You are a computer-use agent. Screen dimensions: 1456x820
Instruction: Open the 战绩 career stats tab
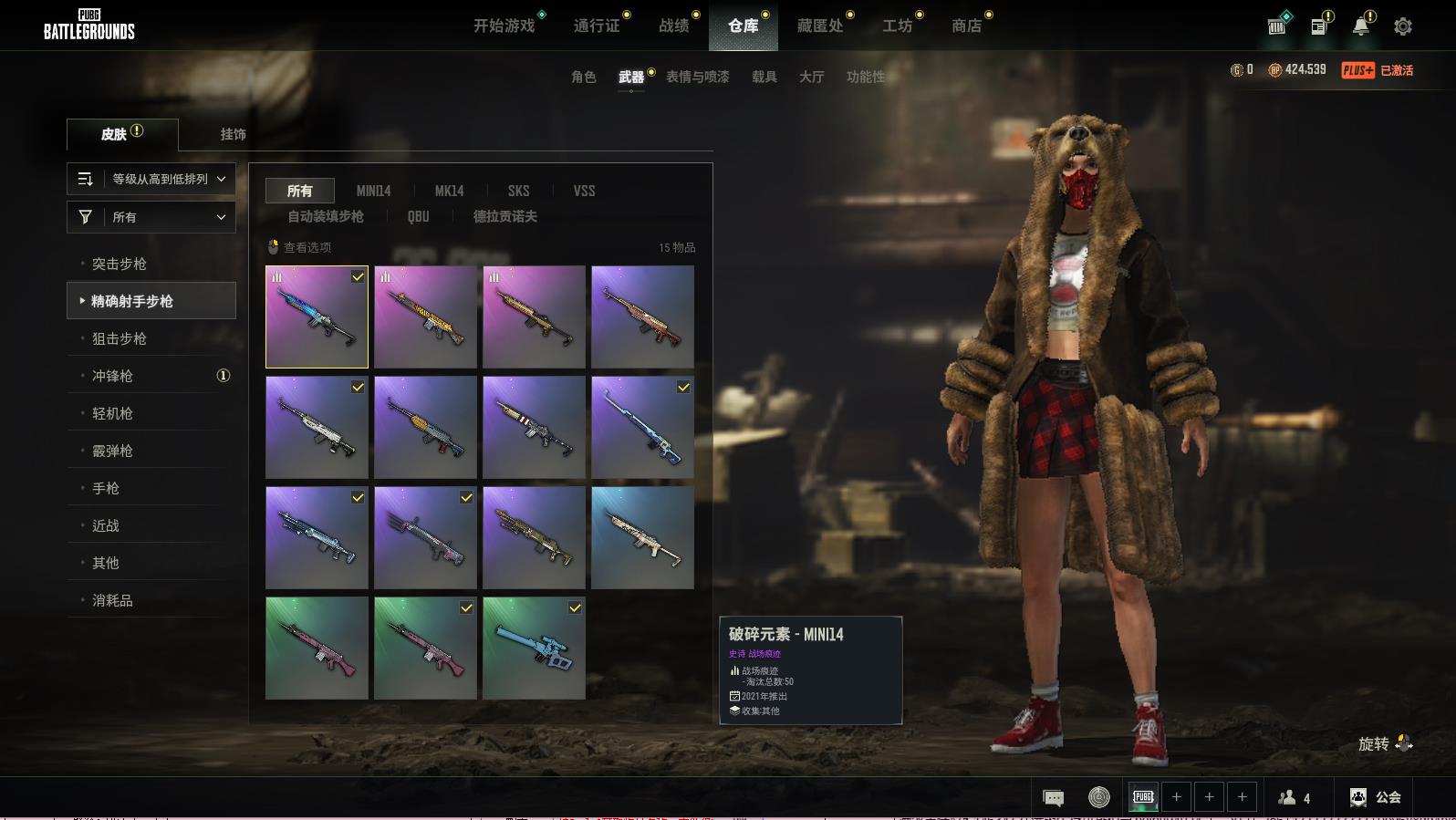674,26
